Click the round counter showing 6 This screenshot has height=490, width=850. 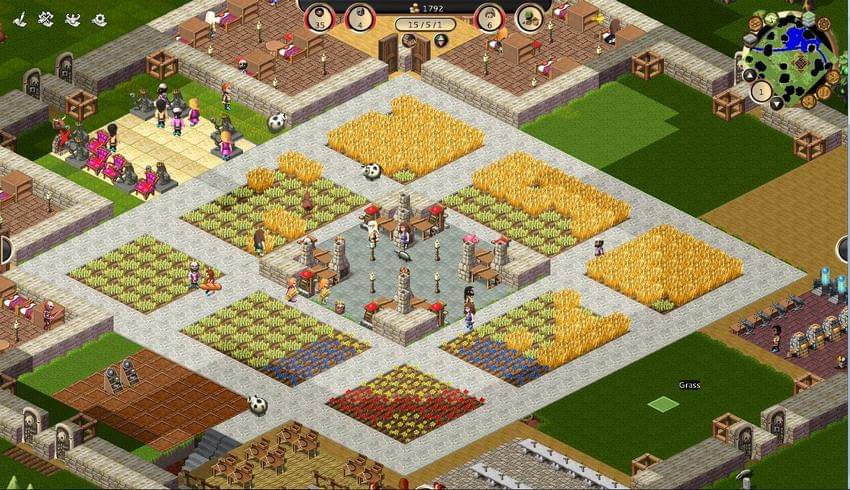[x=489, y=18]
